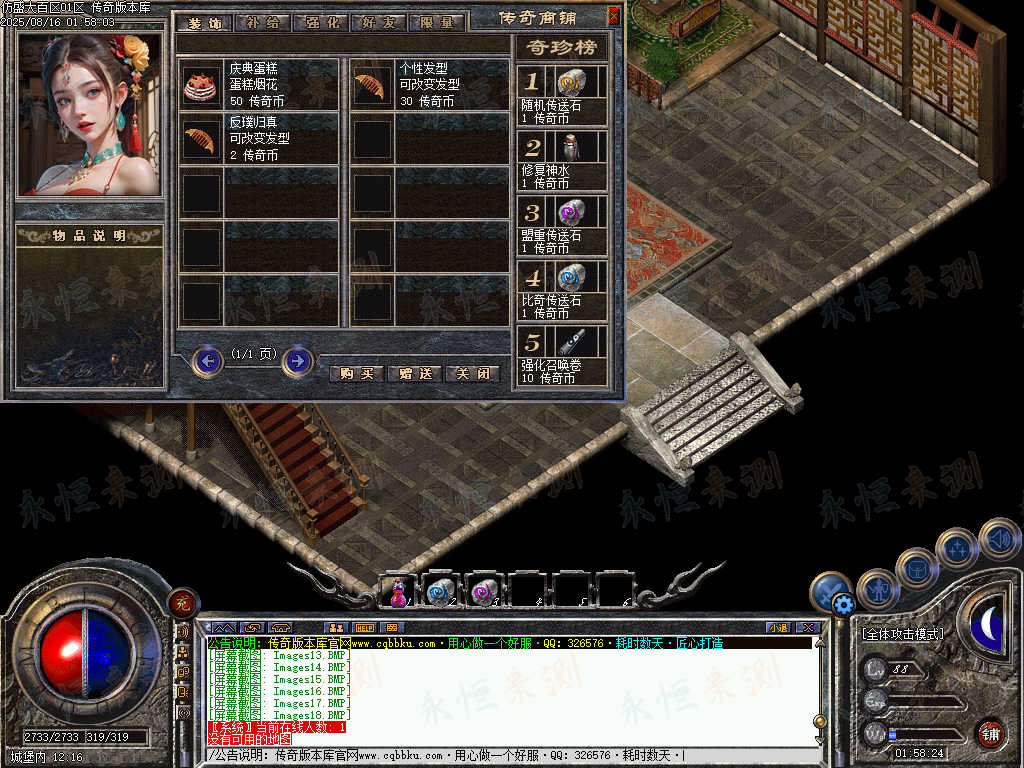Click the 购买 buy button

(x=357, y=374)
